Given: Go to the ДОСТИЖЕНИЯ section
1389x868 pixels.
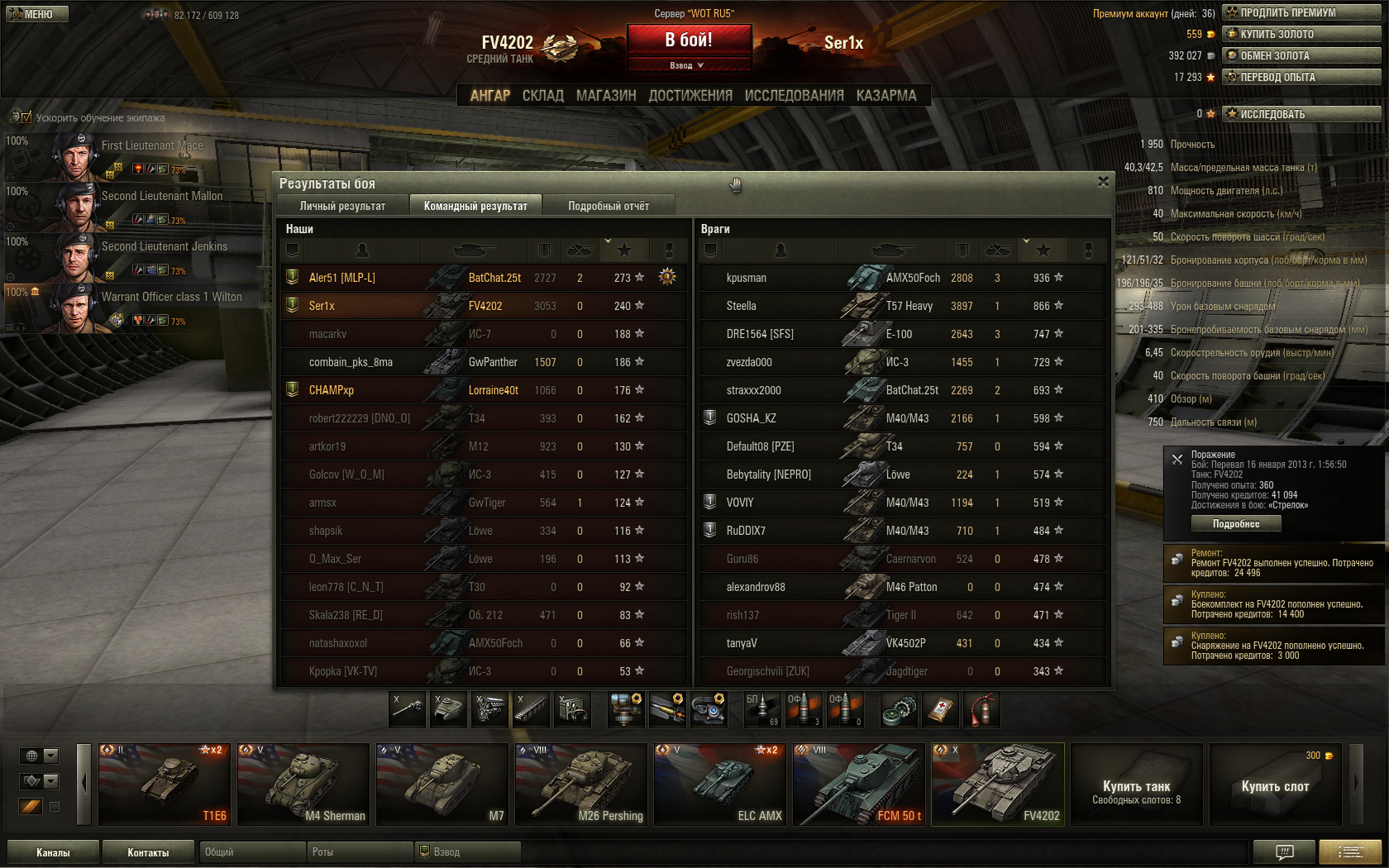Looking at the screenshot, I should point(690,96).
